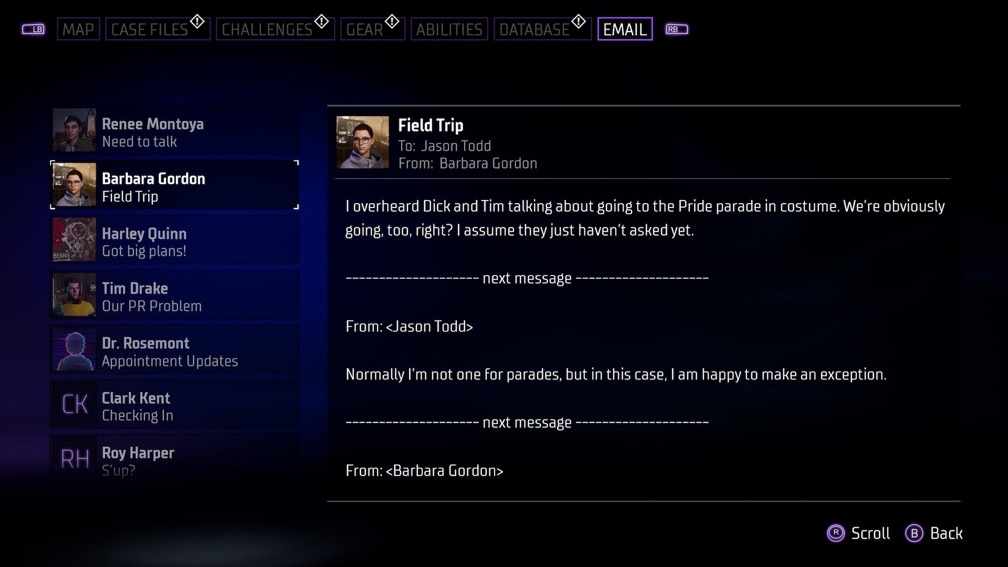Switch to the Map tab

[78, 29]
